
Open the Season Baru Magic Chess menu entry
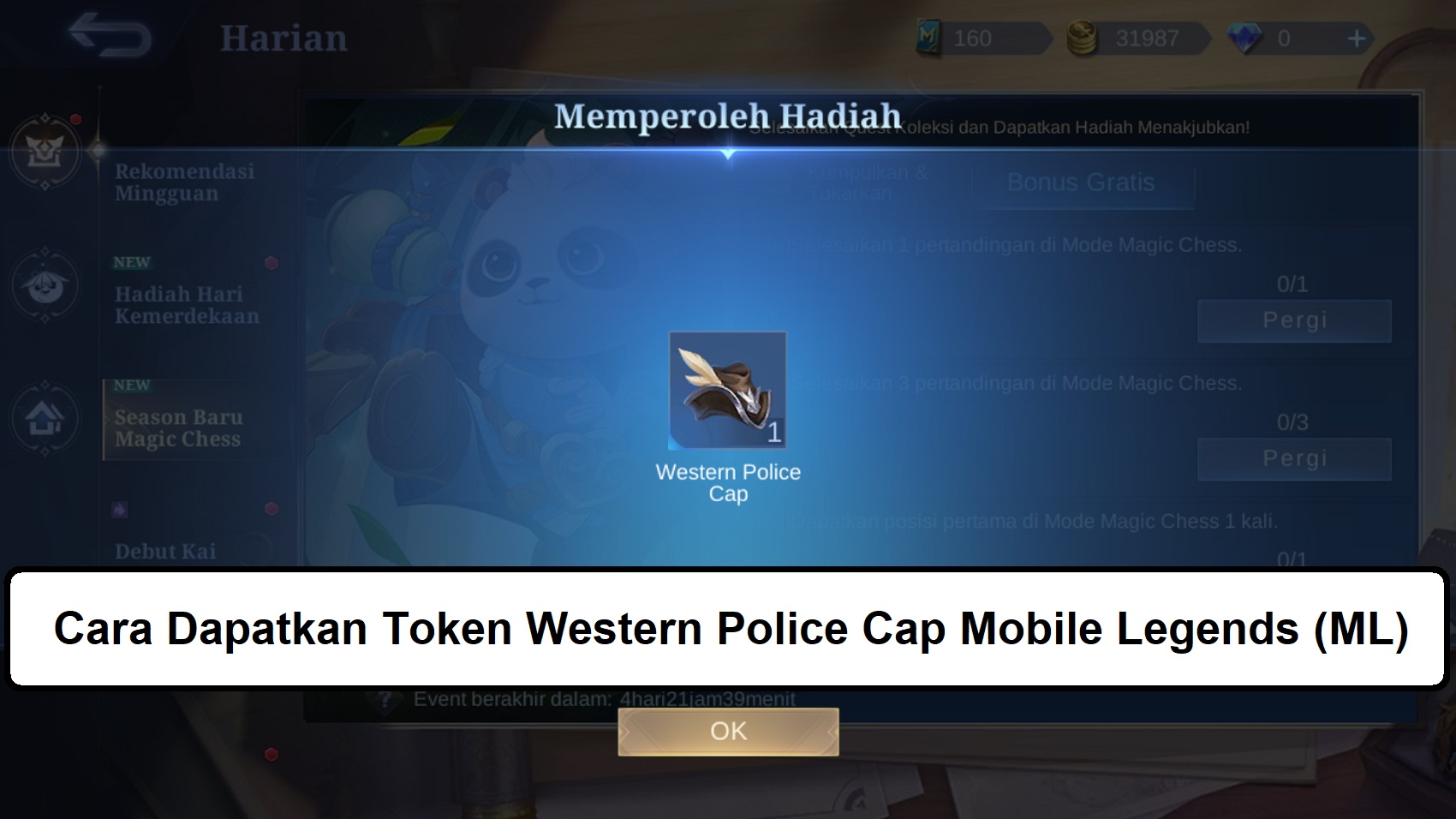[187, 428]
